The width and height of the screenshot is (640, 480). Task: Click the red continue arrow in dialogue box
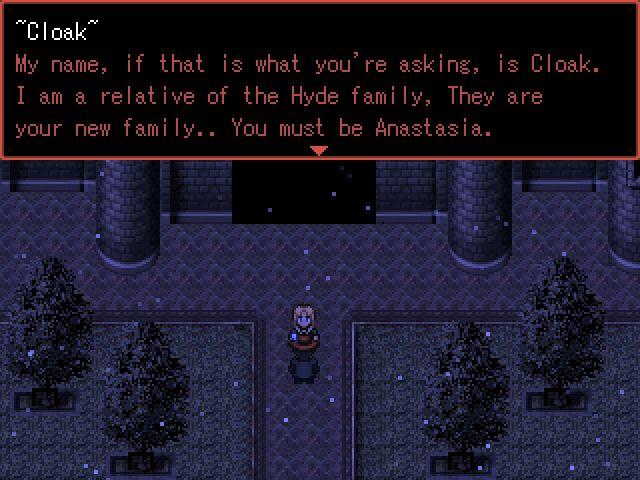(319, 151)
